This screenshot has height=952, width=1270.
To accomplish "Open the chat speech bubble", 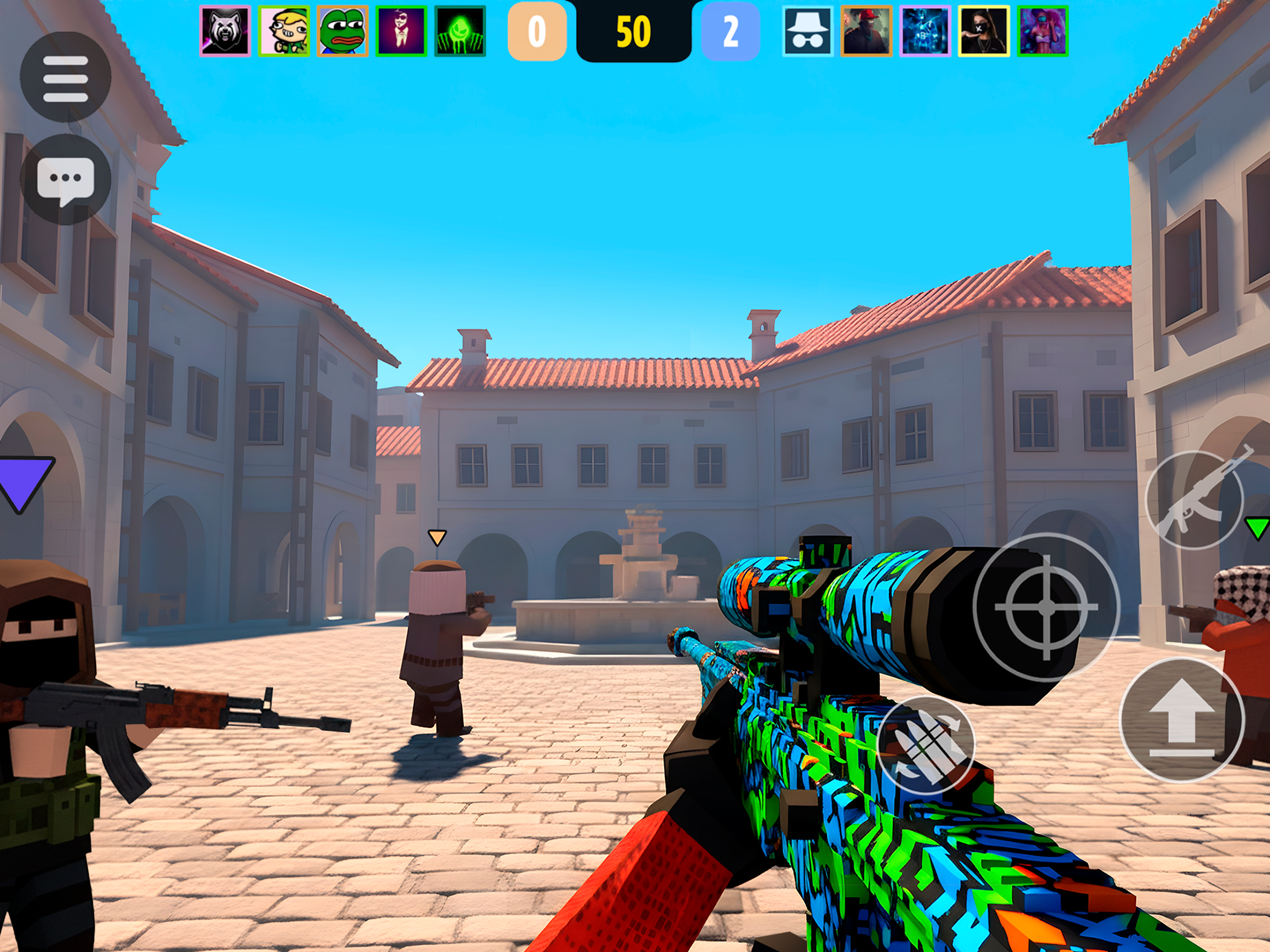I will pyautogui.click(x=65, y=180).
